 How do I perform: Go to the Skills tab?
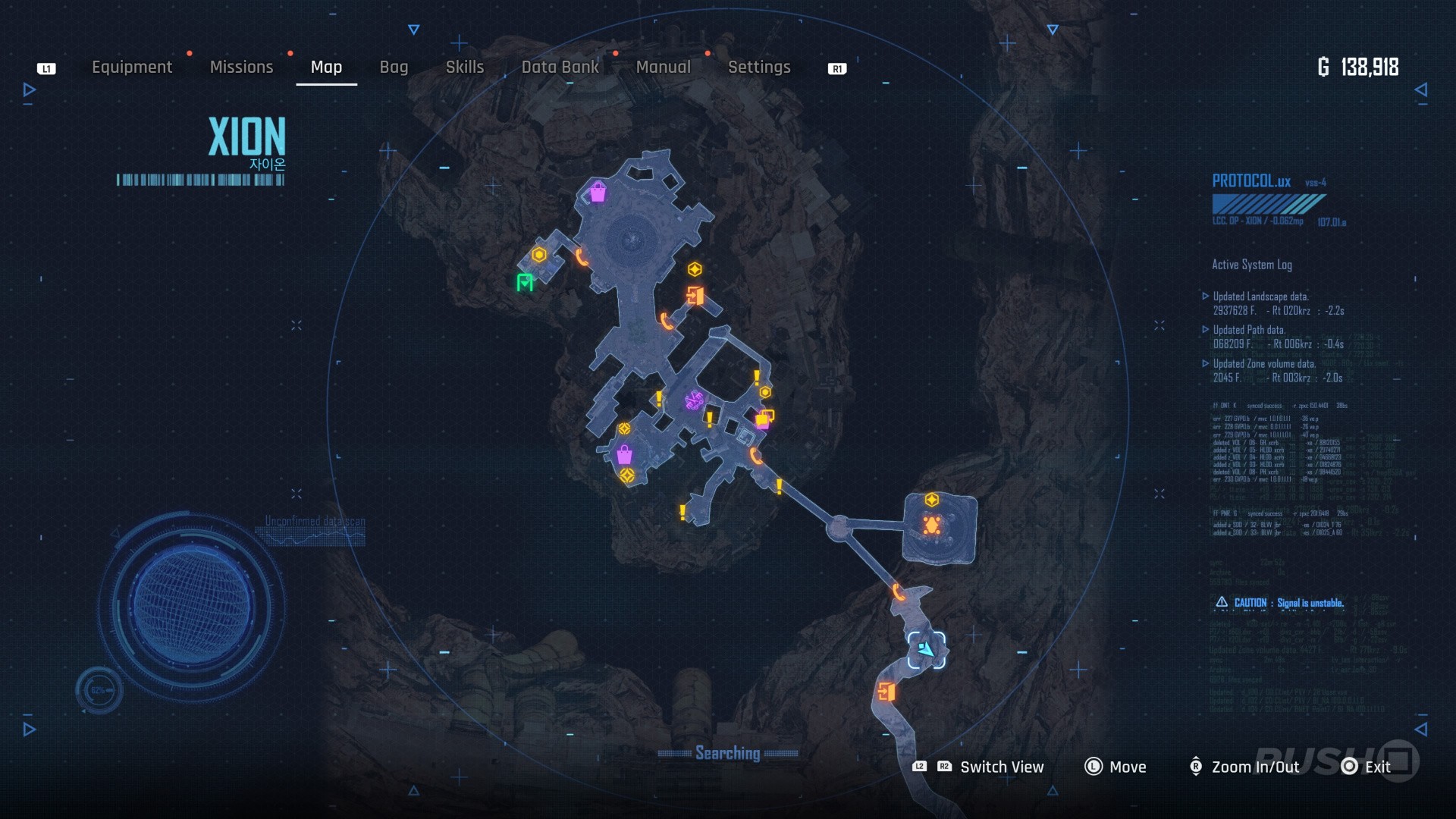pos(465,67)
